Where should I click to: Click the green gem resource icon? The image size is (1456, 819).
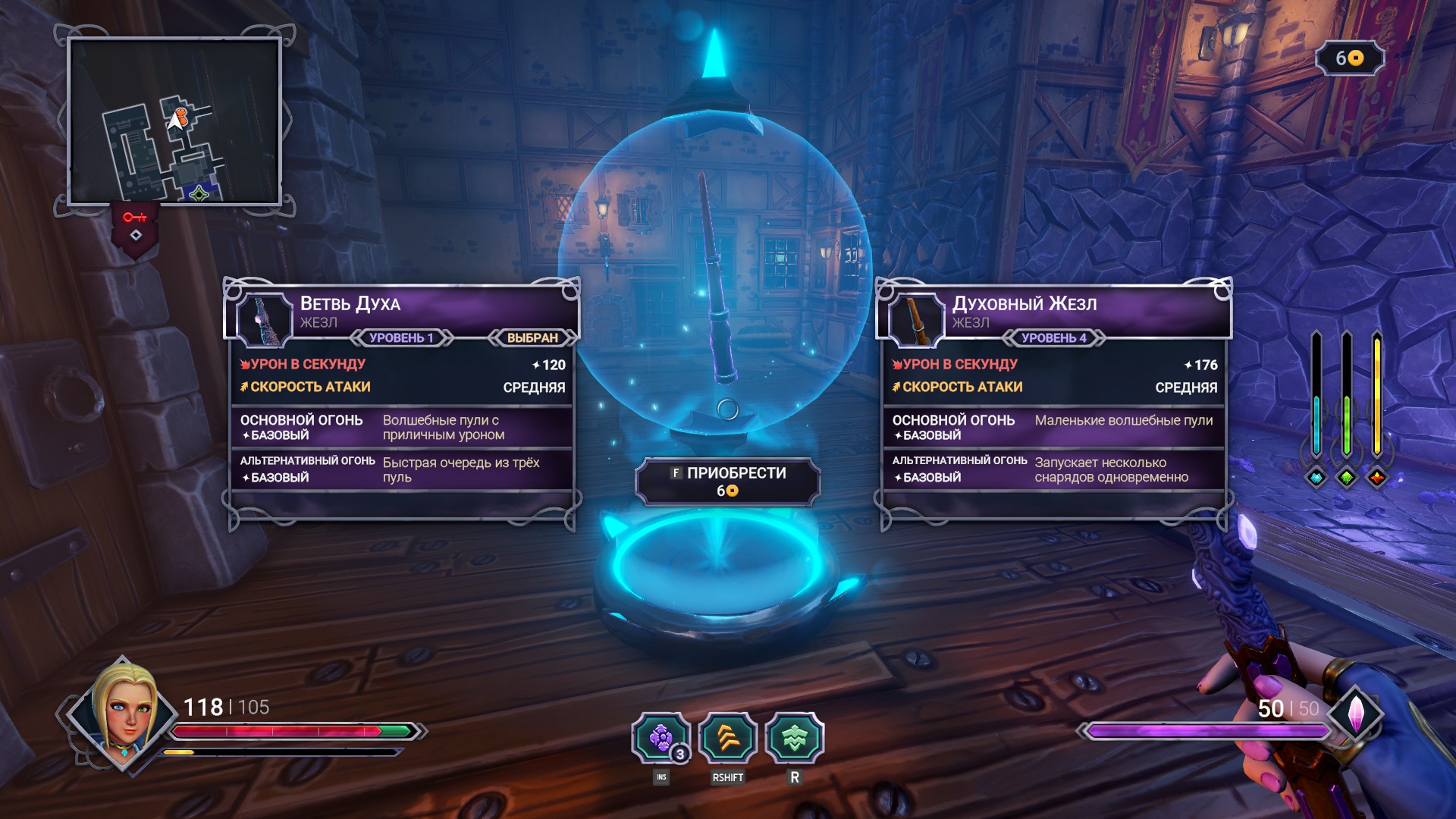[1347, 478]
